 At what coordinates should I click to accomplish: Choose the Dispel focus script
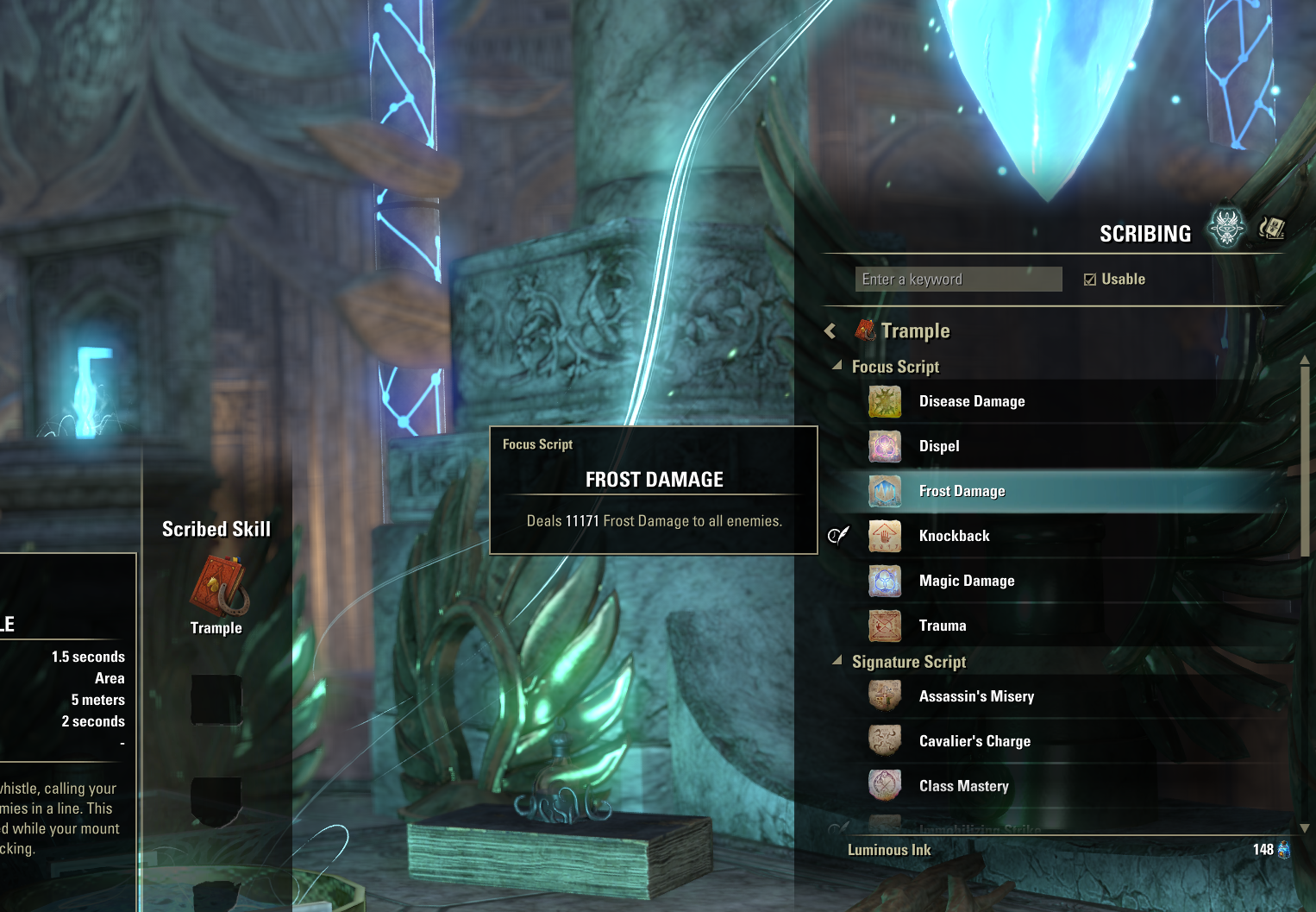click(x=939, y=447)
